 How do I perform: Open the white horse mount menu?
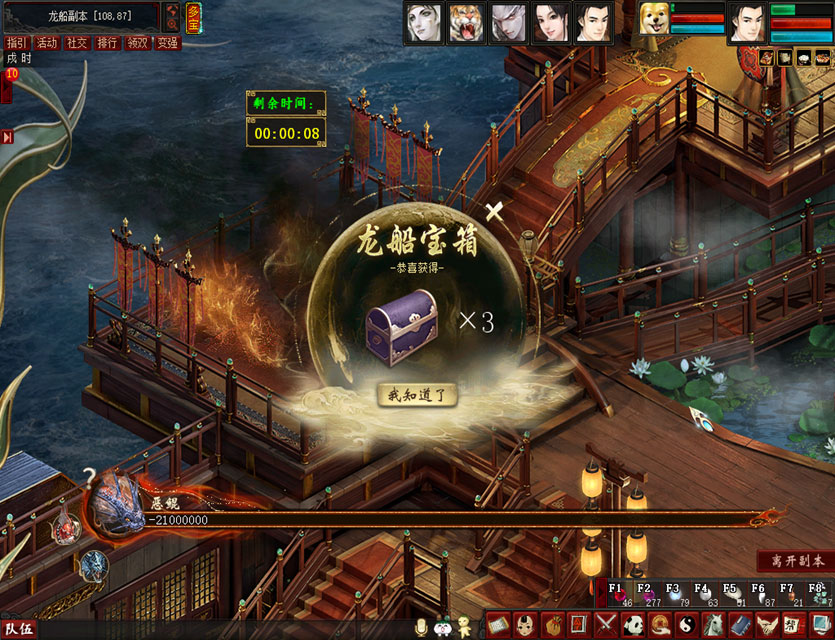point(713,626)
